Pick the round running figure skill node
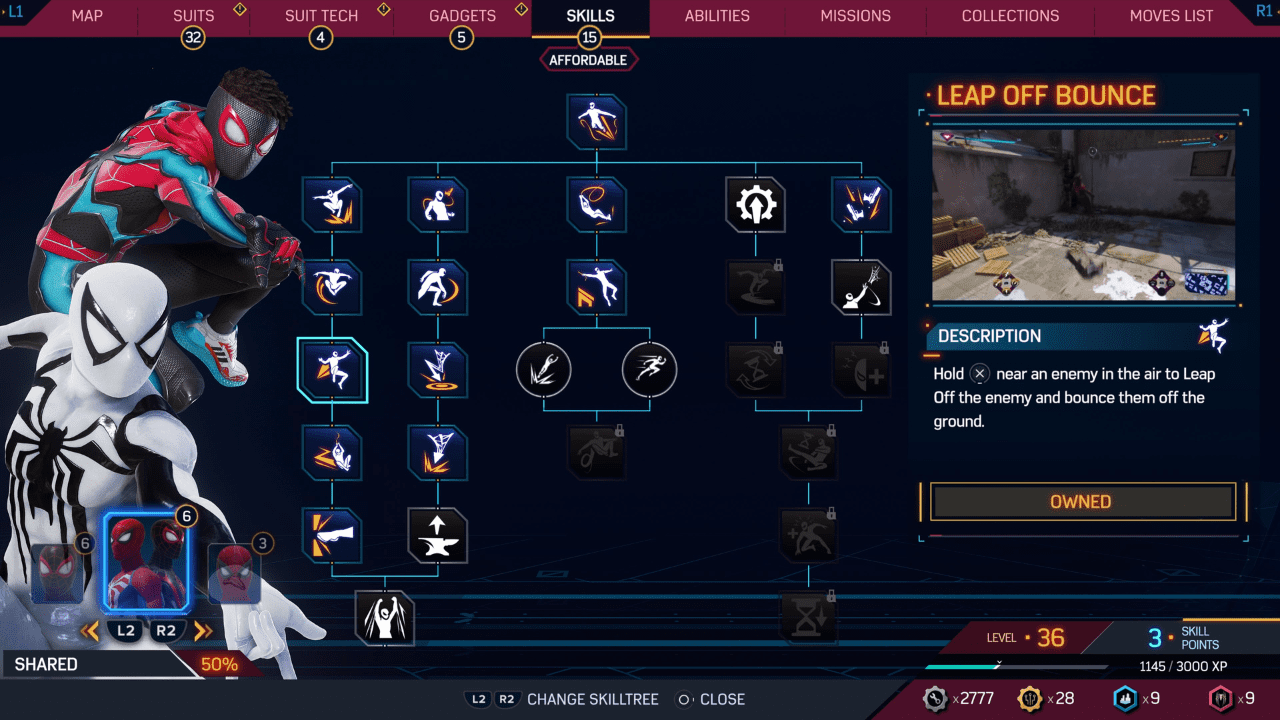1280x720 pixels. (x=649, y=370)
